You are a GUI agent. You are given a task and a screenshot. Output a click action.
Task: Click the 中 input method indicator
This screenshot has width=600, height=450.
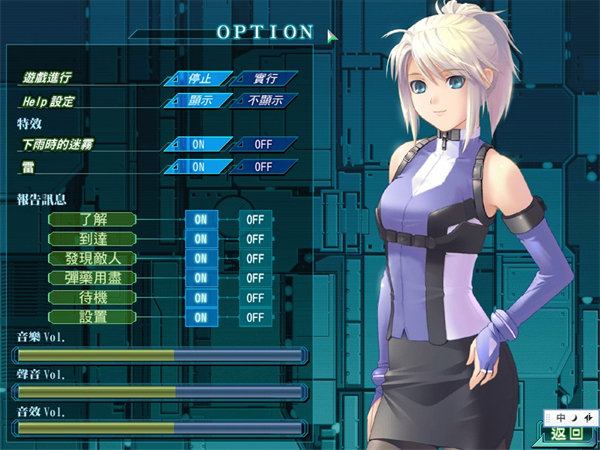(x=560, y=415)
